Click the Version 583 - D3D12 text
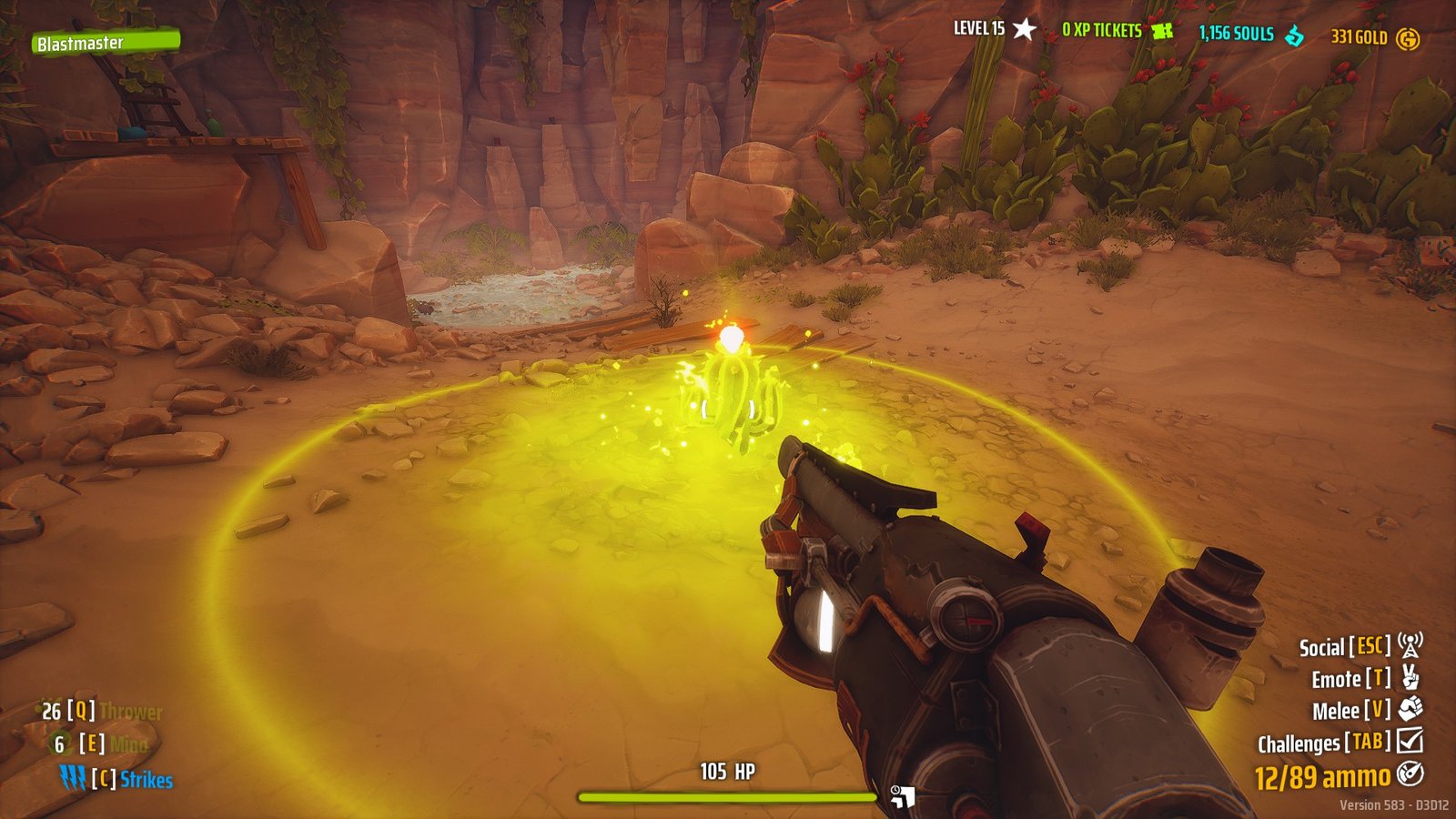This screenshot has width=1456, height=819. coord(1392,804)
